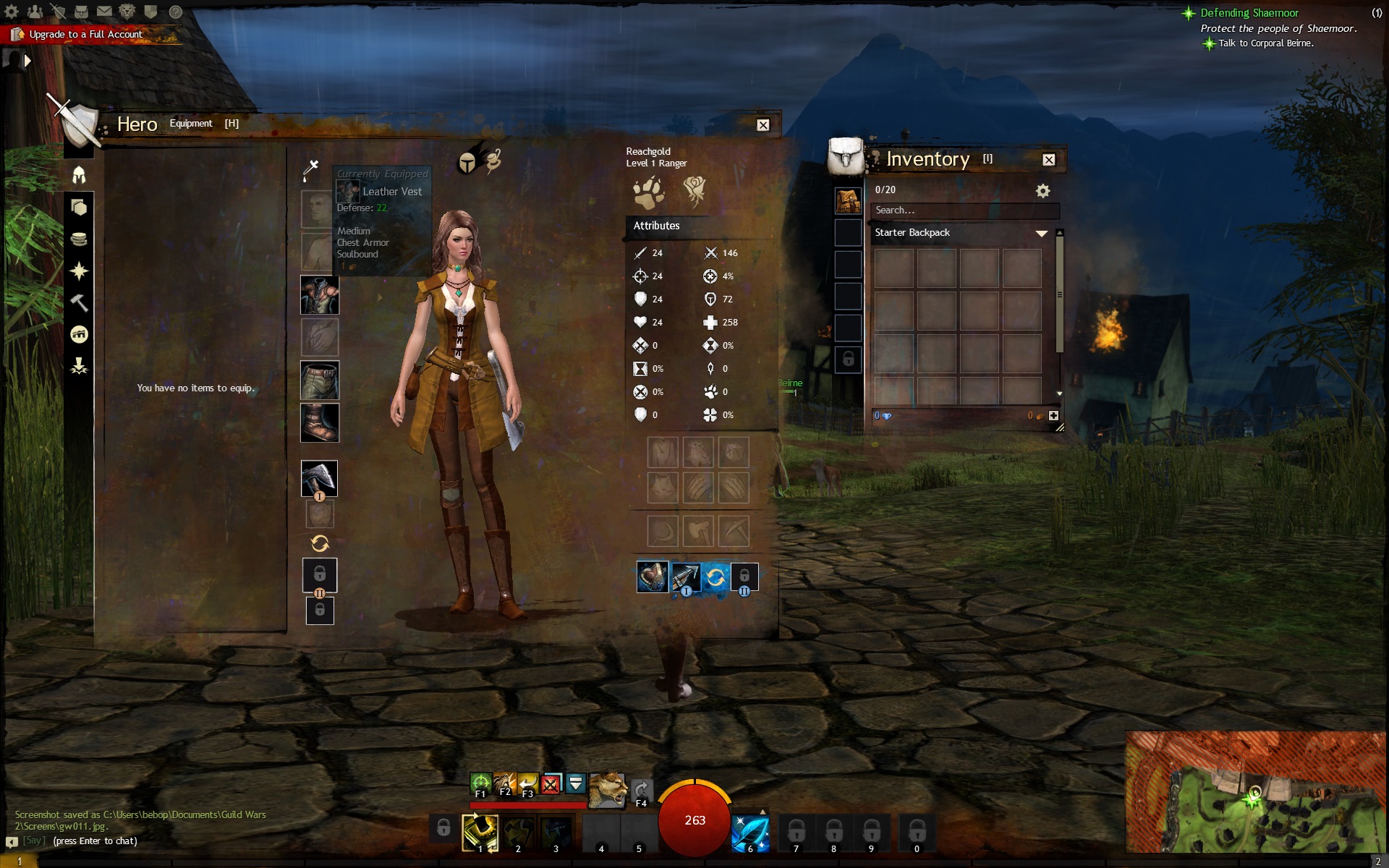Open the inventory gear options menu
1389x868 pixels.
(1042, 191)
